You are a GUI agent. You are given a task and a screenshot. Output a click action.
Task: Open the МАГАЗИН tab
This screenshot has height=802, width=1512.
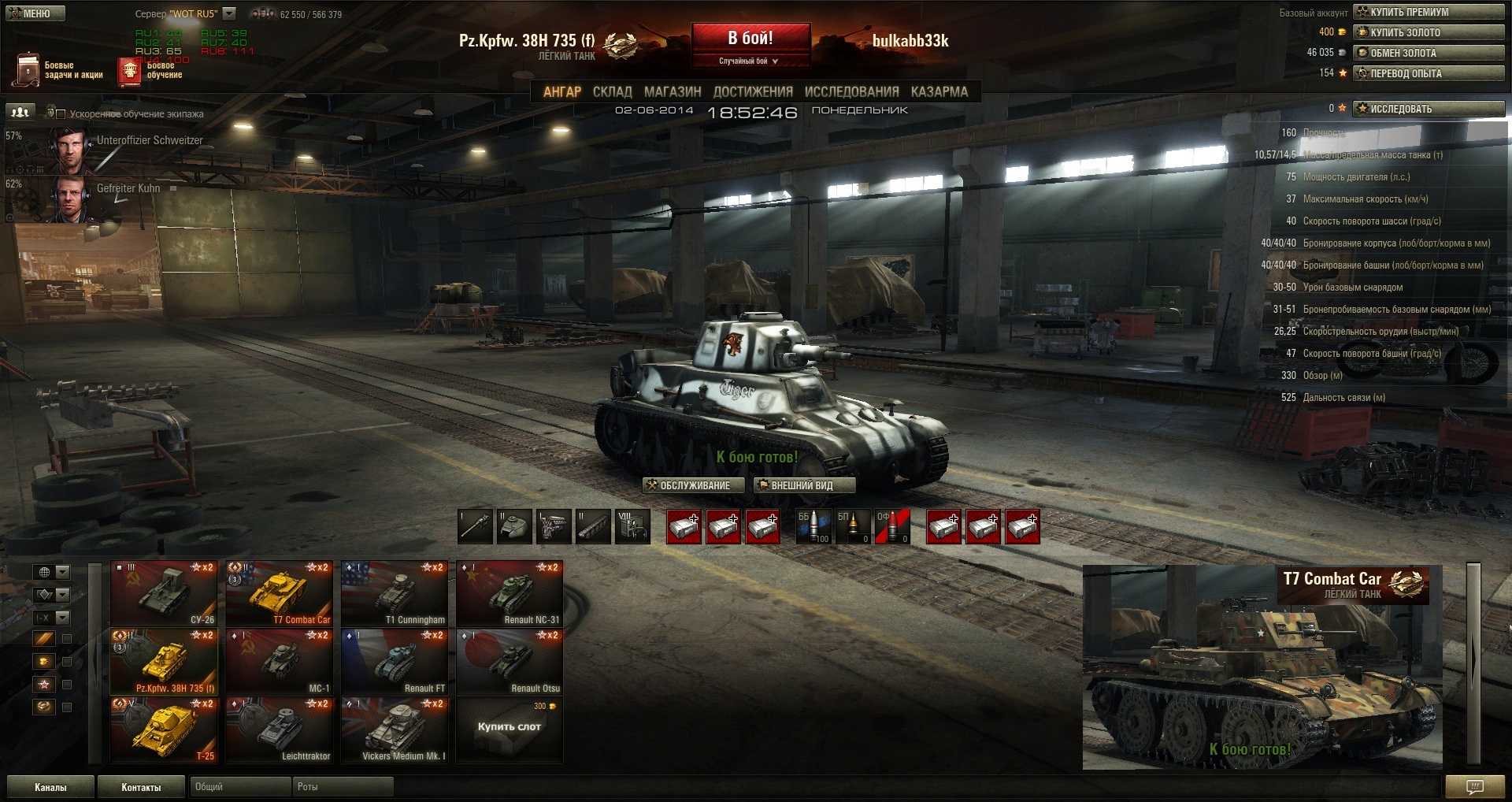[673, 91]
